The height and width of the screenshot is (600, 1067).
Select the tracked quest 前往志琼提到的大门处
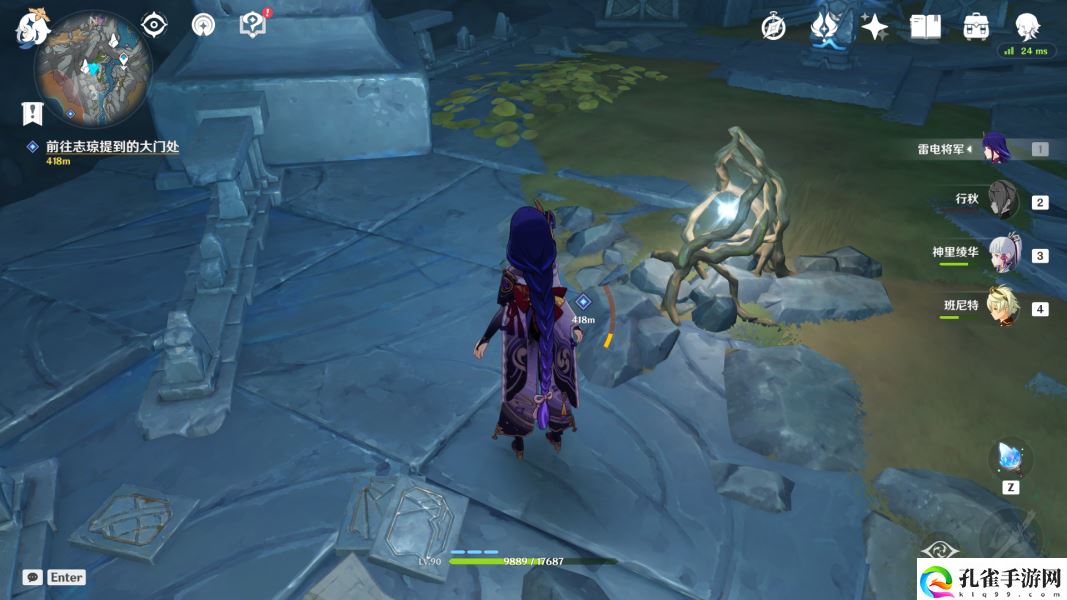coord(111,146)
